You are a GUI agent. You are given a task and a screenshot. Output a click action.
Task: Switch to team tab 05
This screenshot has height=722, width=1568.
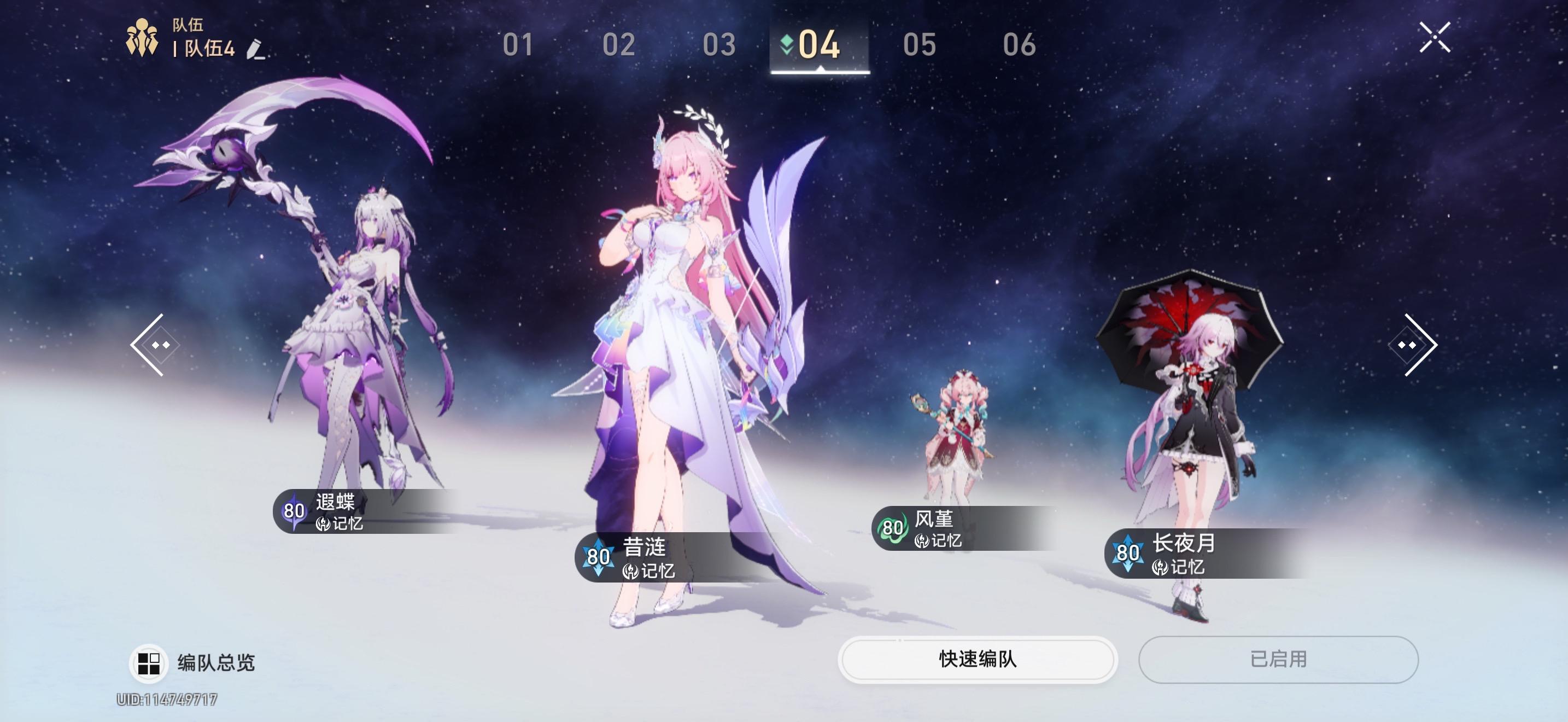coord(919,45)
